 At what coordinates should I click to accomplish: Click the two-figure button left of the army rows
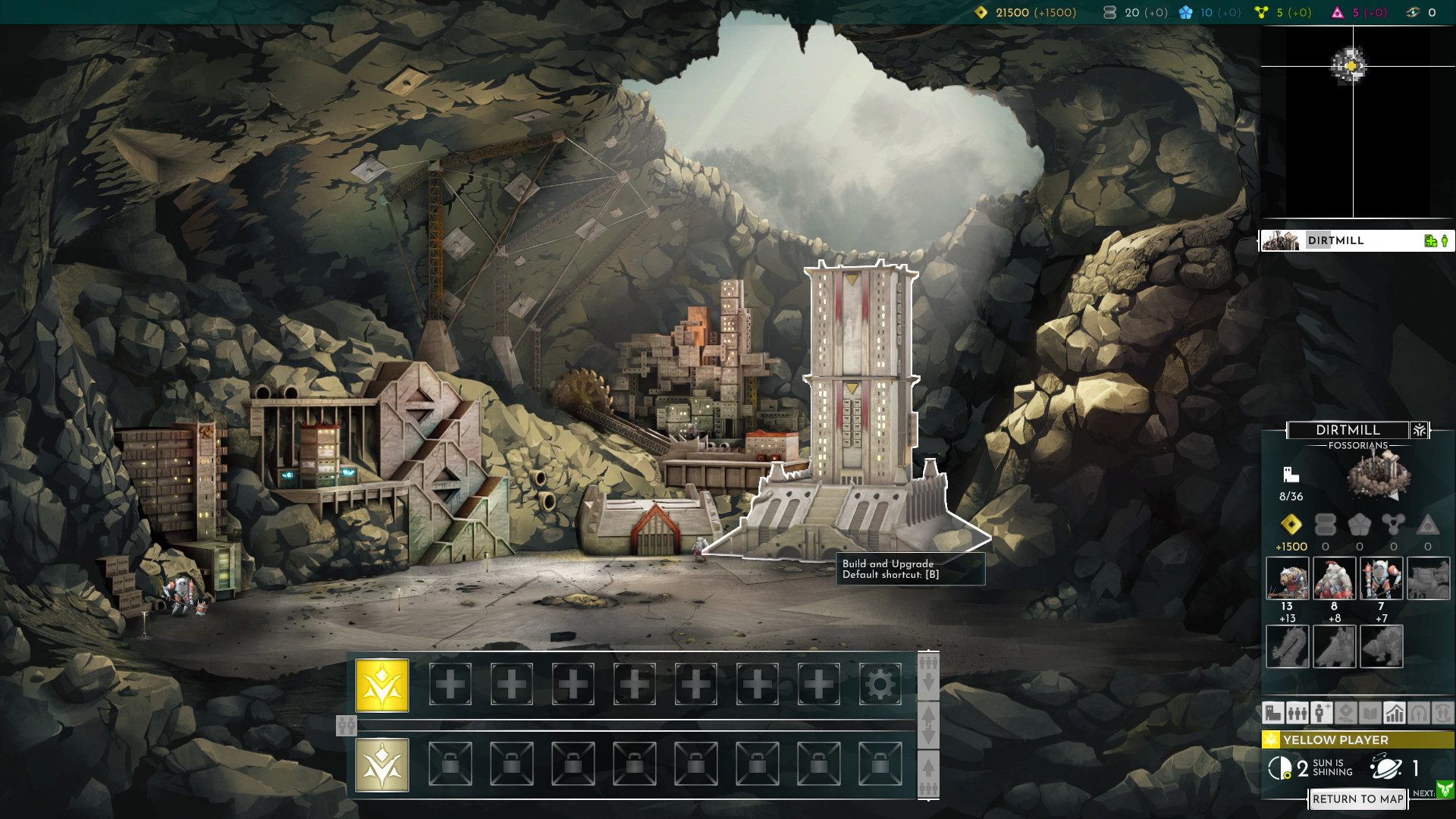click(x=346, y=726)
